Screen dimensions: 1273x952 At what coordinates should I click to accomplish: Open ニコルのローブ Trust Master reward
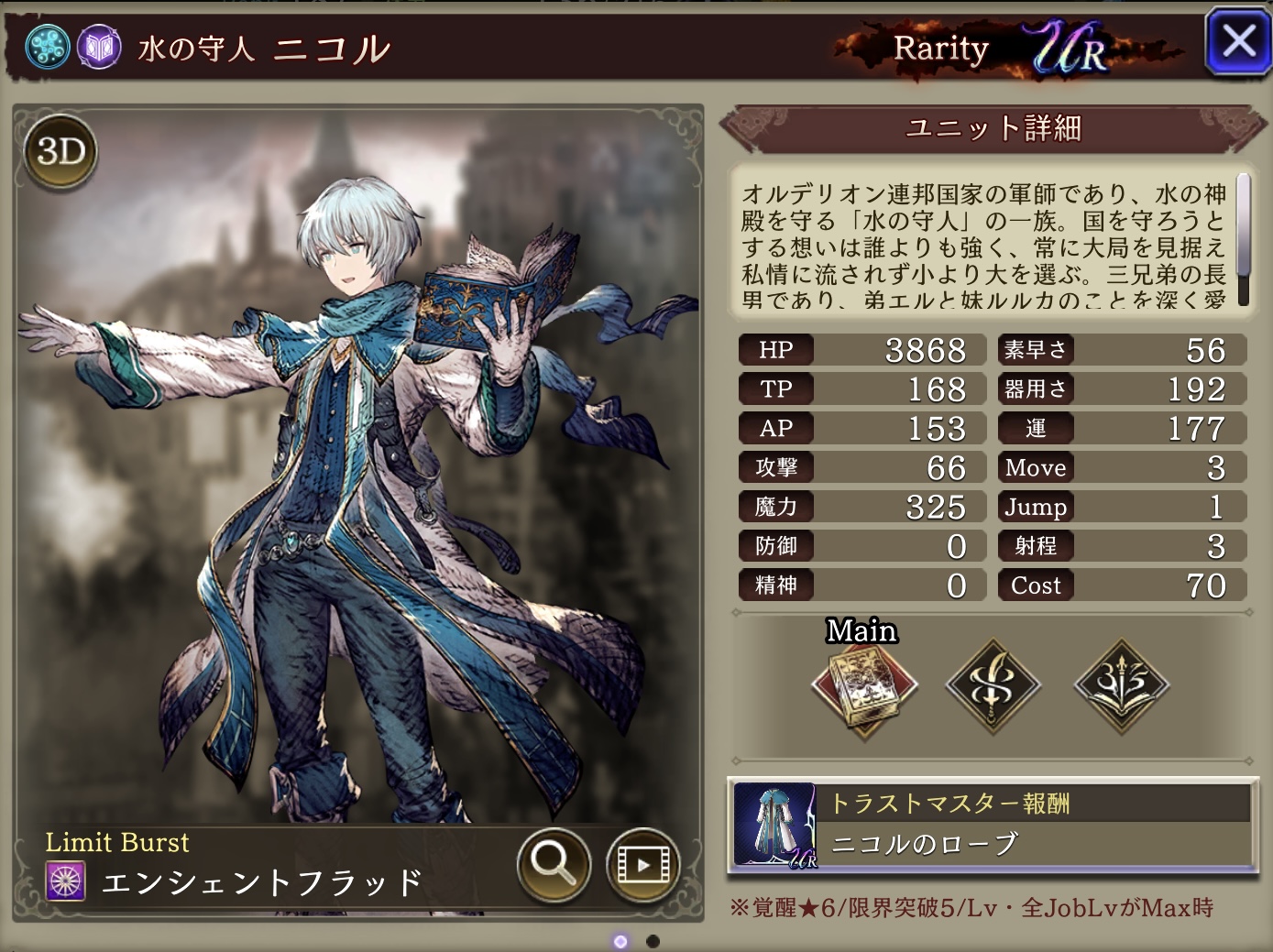click(993, 825)
